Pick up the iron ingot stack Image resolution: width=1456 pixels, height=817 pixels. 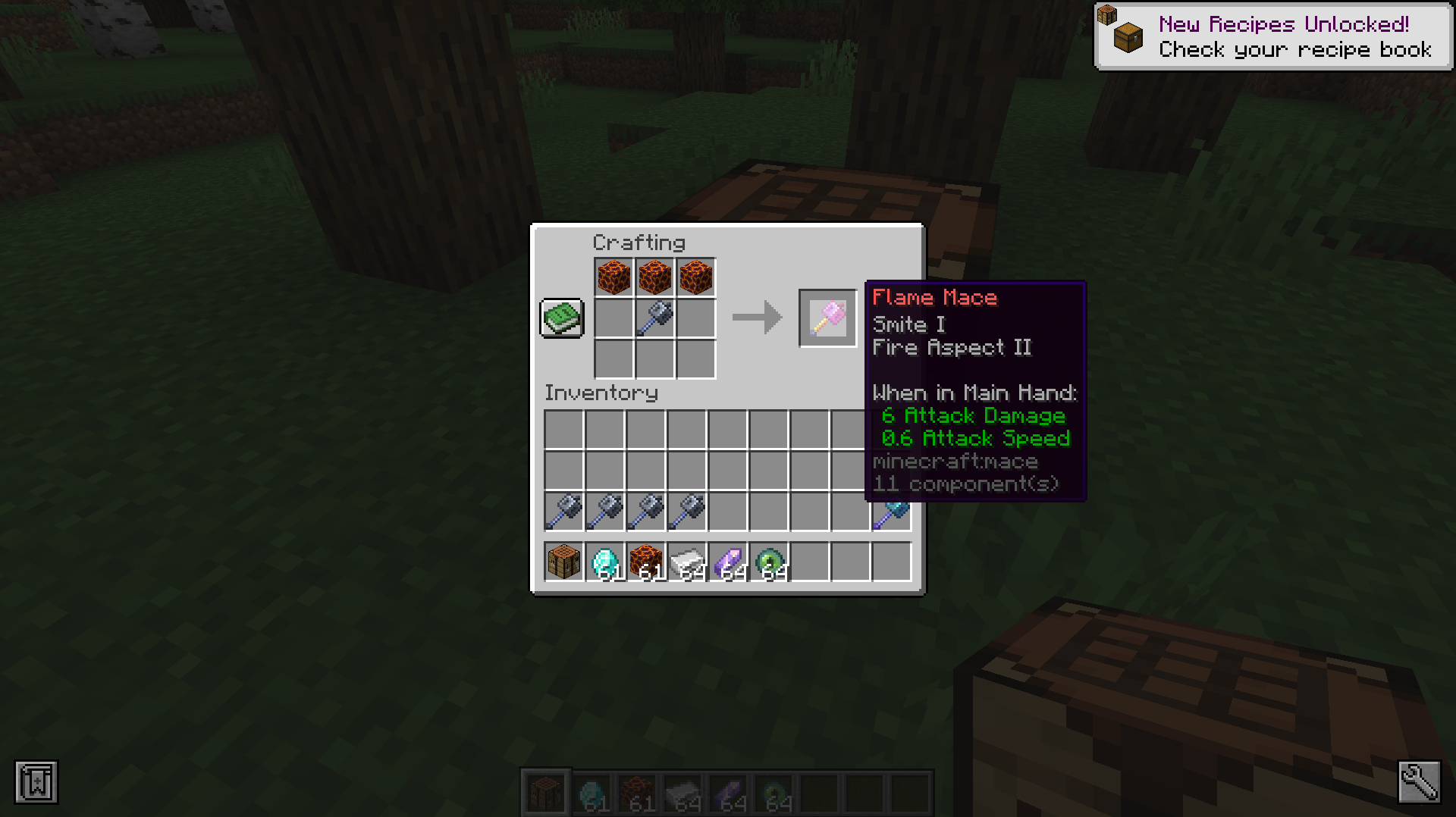click(687, 562)
